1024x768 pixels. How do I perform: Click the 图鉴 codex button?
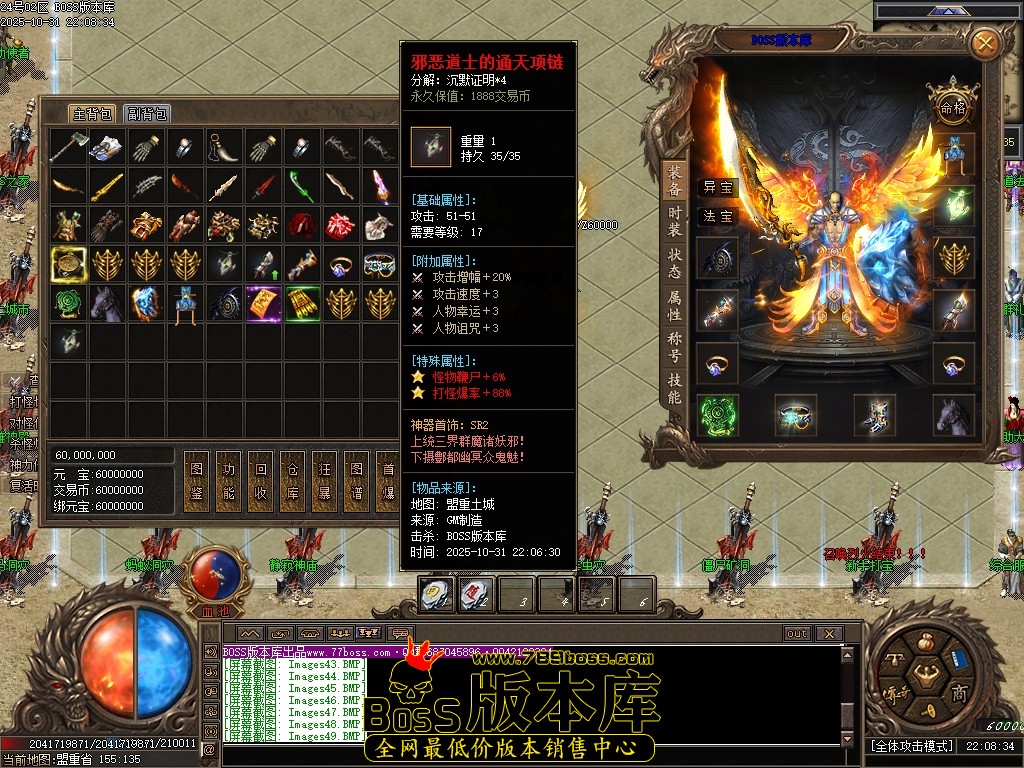197,481
